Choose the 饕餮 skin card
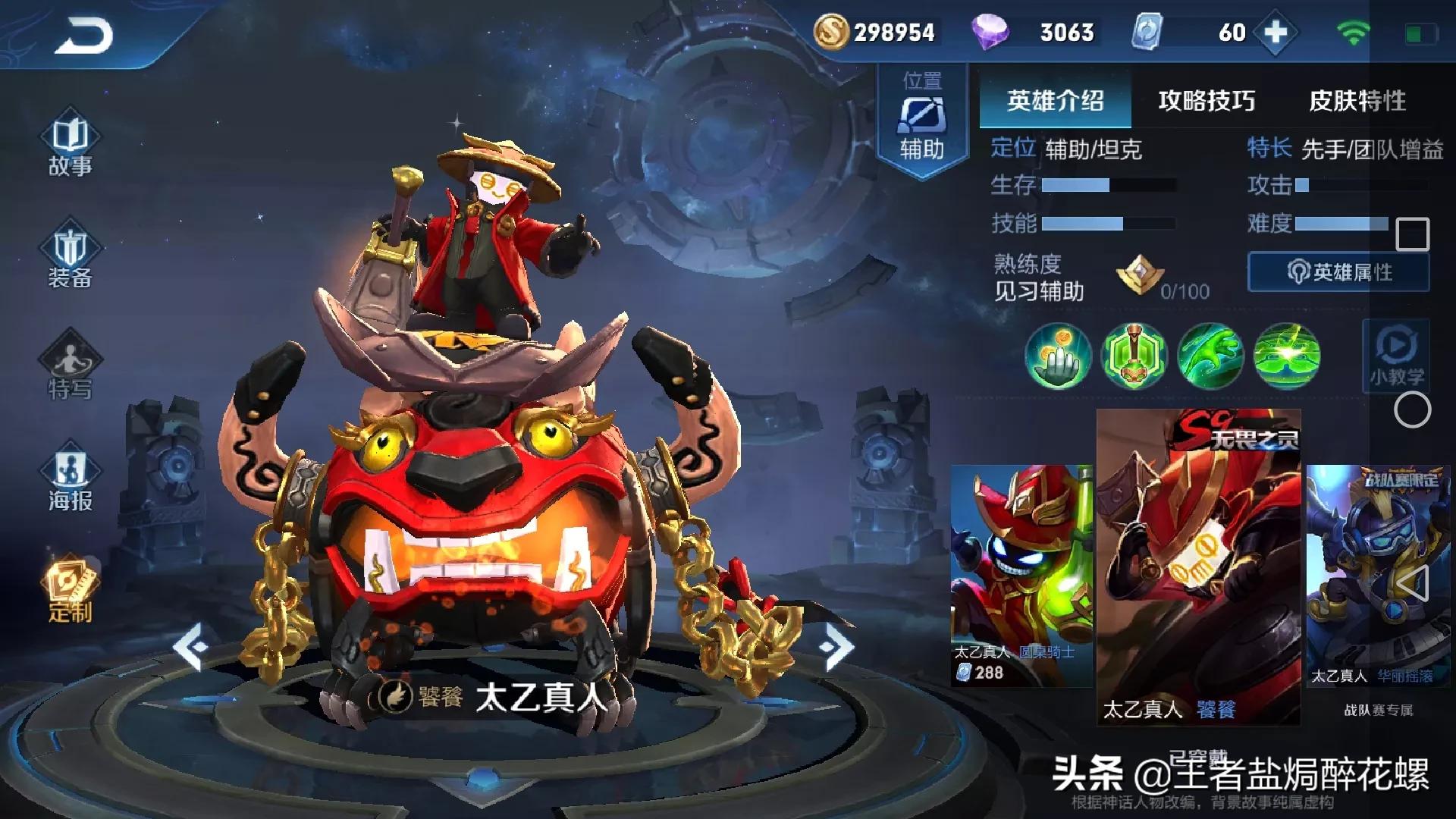Image resolution: width=1456 pixels, height=819 pixels. click(1198, 567)
